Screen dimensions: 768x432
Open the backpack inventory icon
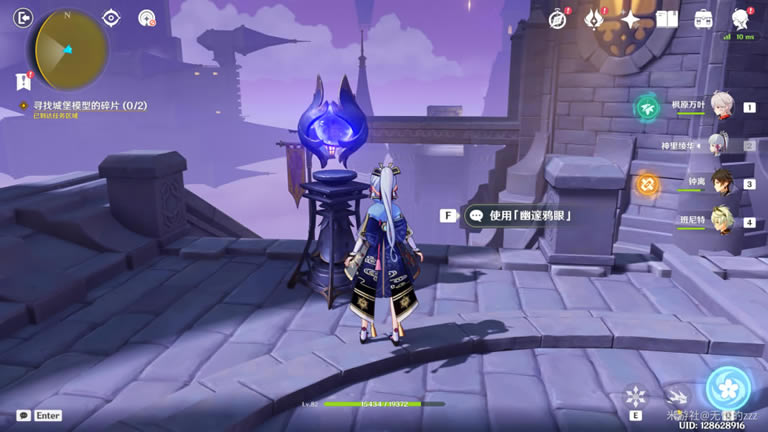[x=703, y=19]
